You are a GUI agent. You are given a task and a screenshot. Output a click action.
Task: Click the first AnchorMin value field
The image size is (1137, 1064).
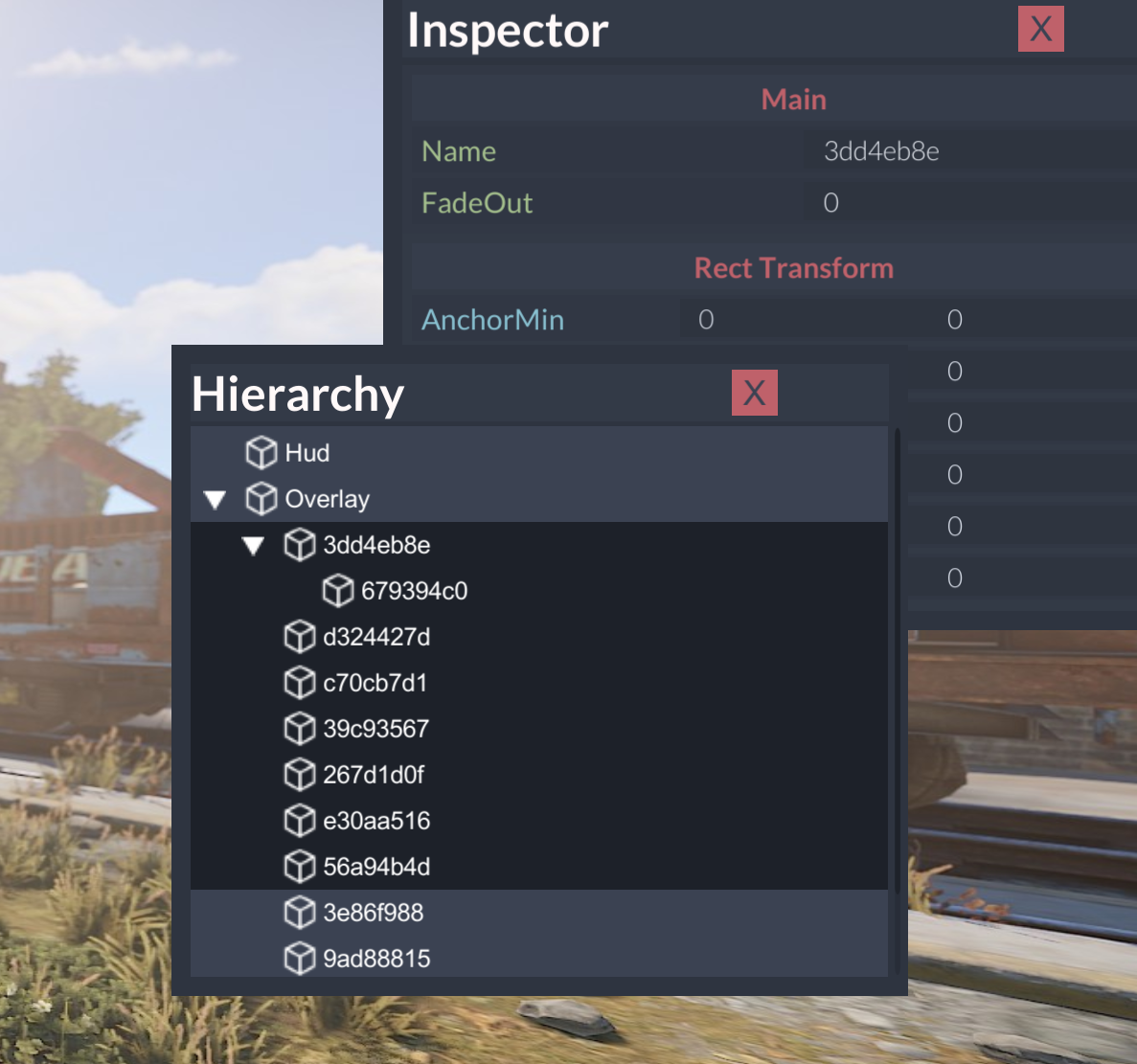coord(795,320)
